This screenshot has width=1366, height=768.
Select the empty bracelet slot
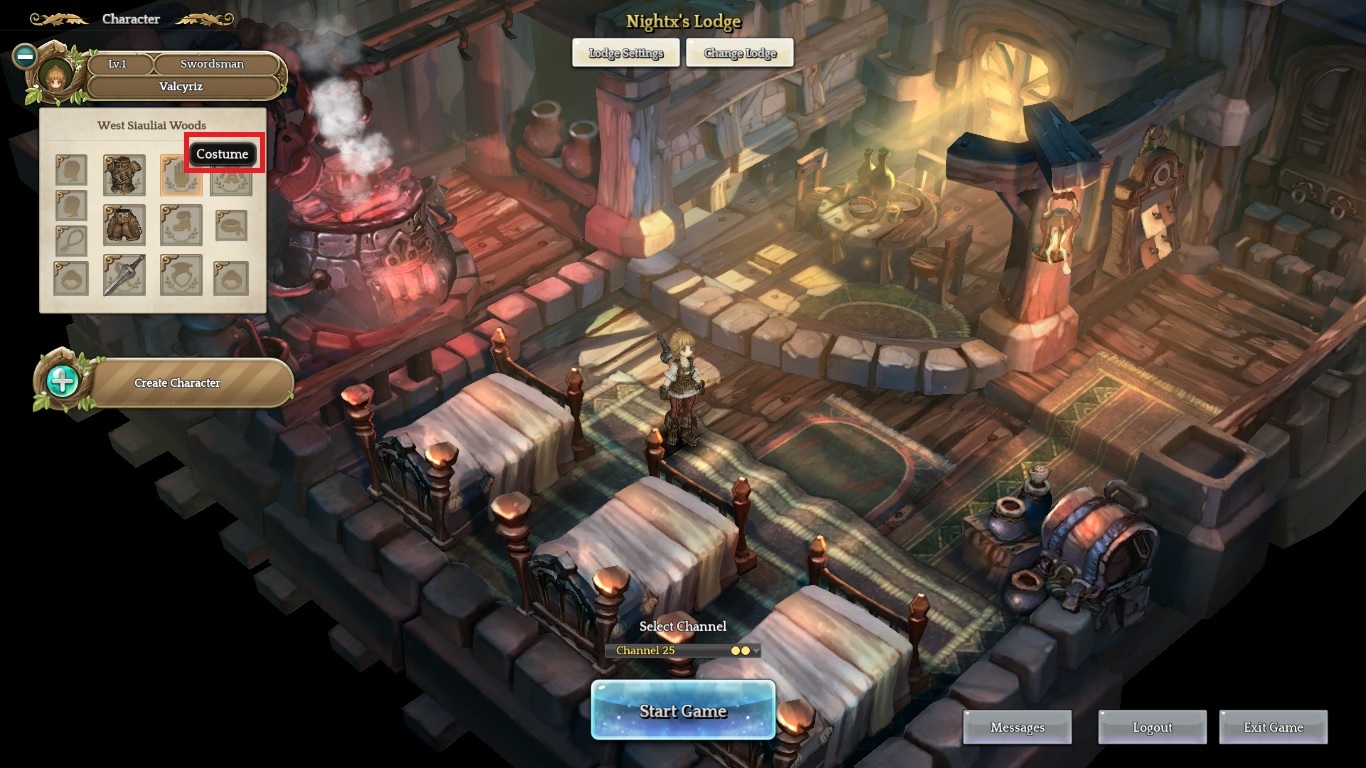[231, 225]
